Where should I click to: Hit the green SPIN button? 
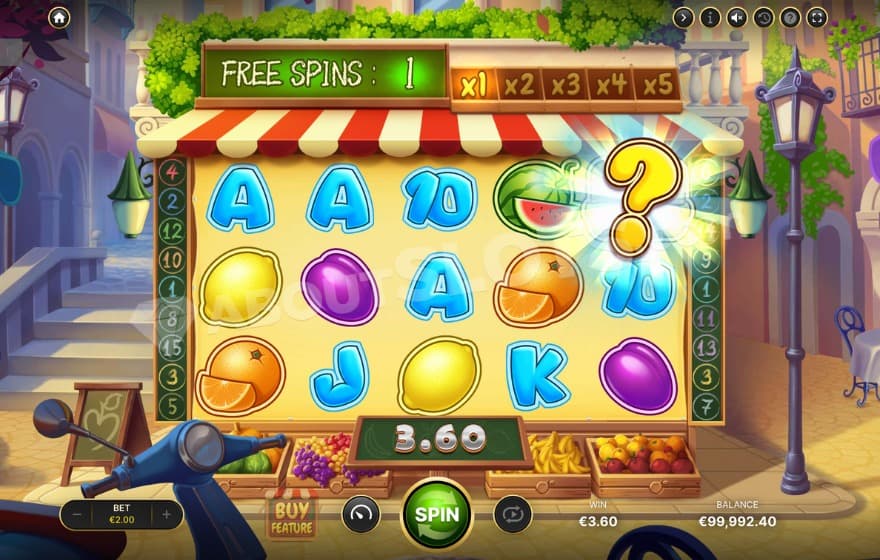pyautogui.click(x=437, y=514)
